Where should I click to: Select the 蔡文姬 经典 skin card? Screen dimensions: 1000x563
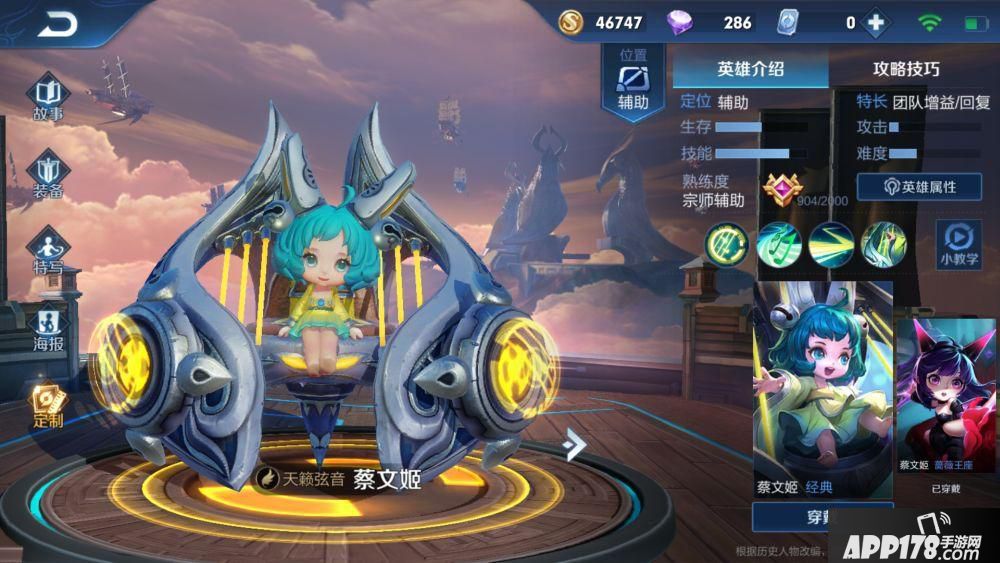[822, 388]
